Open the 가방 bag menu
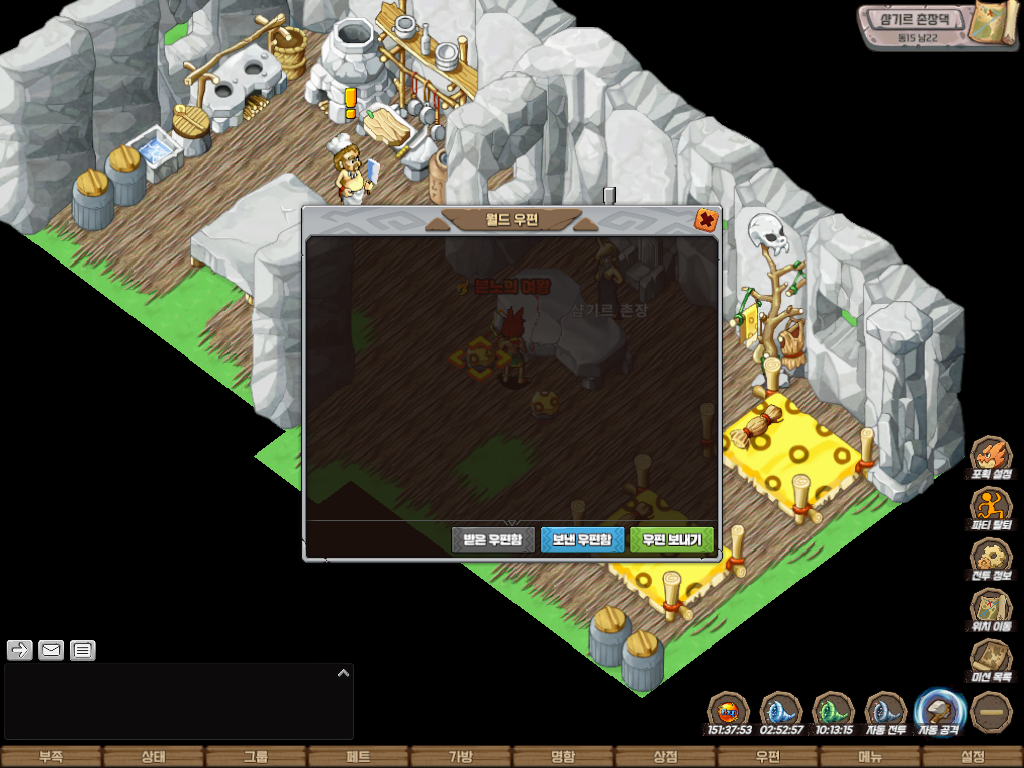Screen dimensions: 1024x768 point(460,757)
